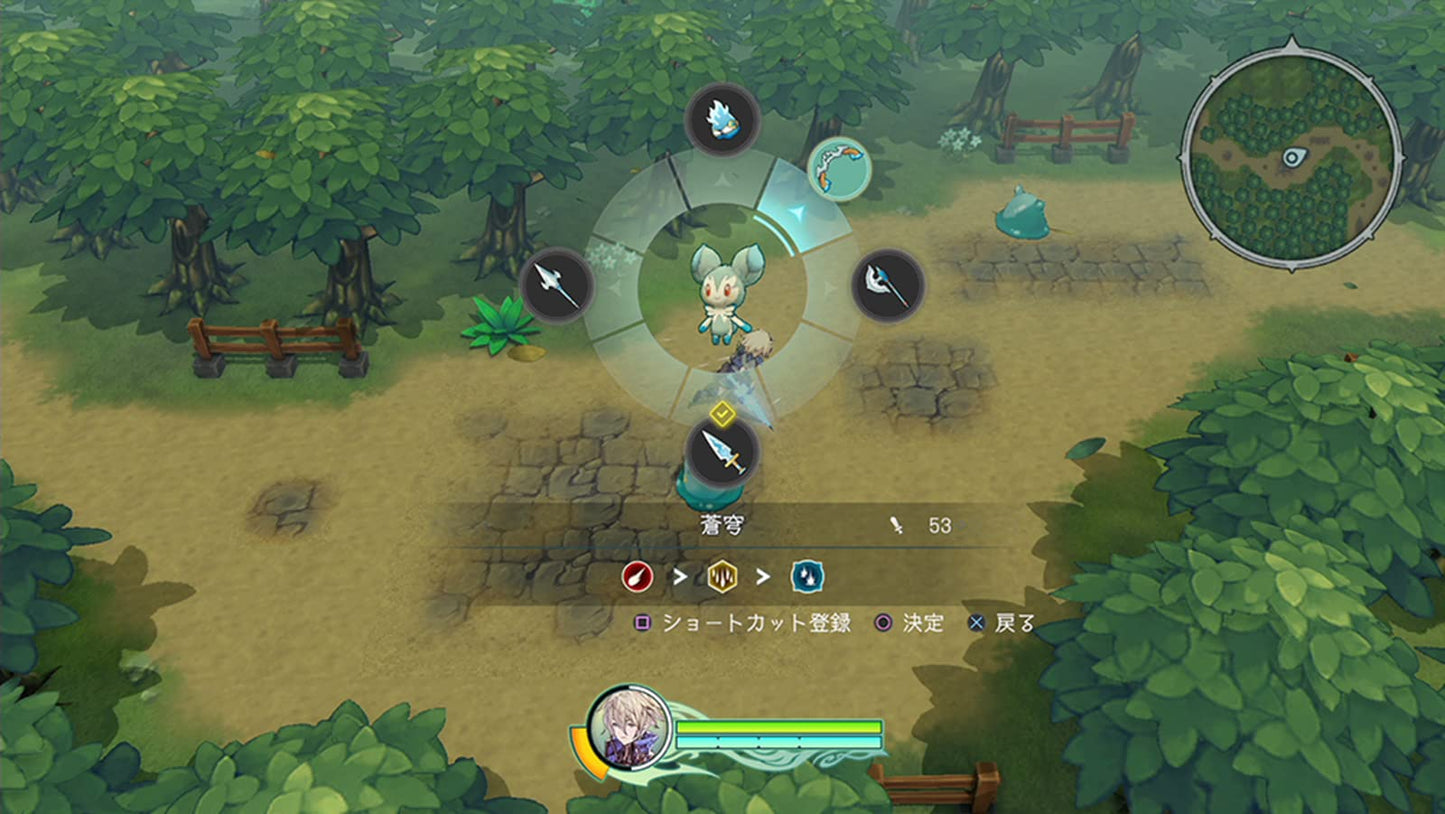Select the highlighted arrow segment on the wheel
Image resolution: width=1445 pixels, height=814 pixels.
[800, 211]
